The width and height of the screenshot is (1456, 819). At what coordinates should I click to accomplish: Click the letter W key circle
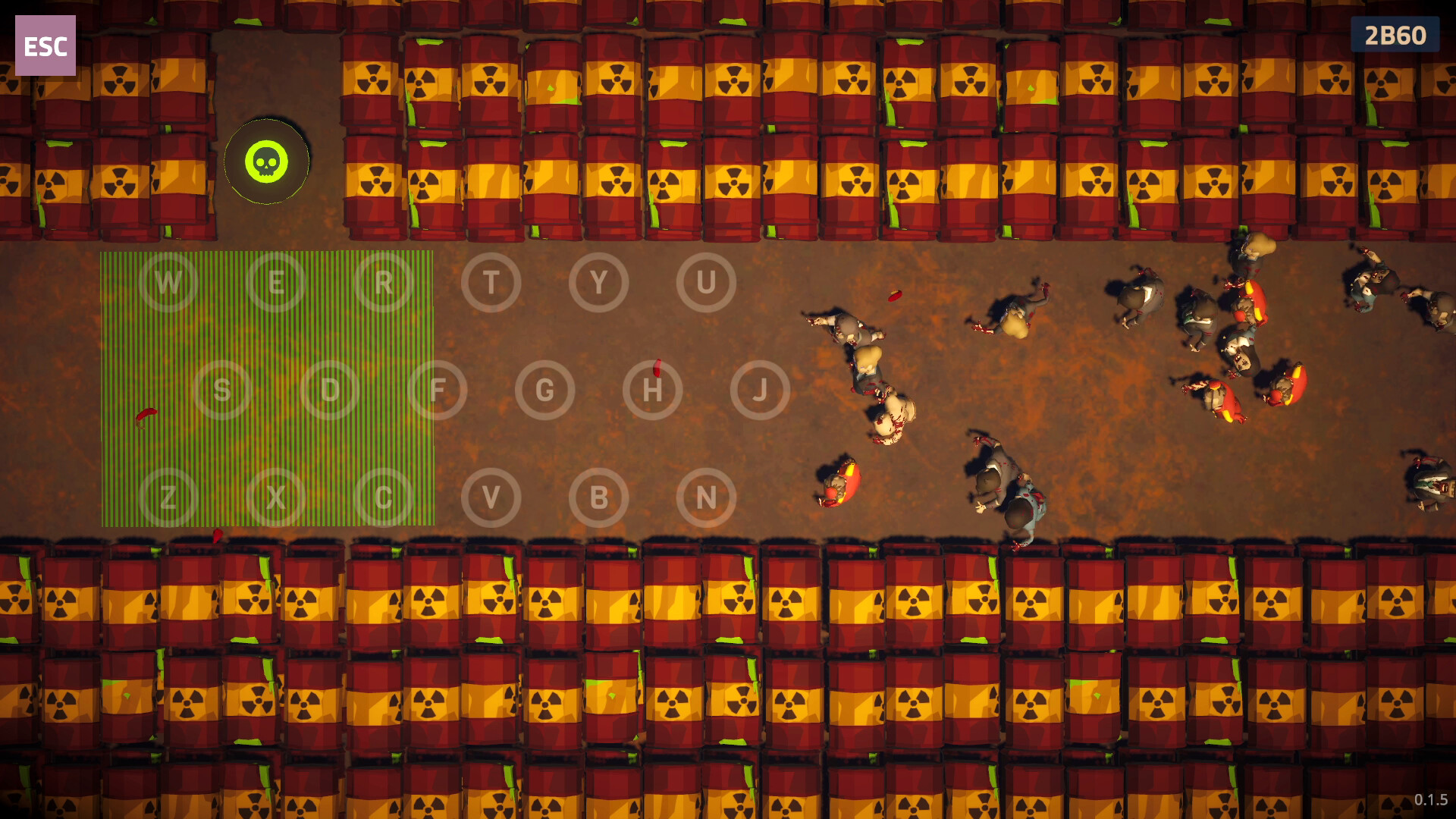168,281
